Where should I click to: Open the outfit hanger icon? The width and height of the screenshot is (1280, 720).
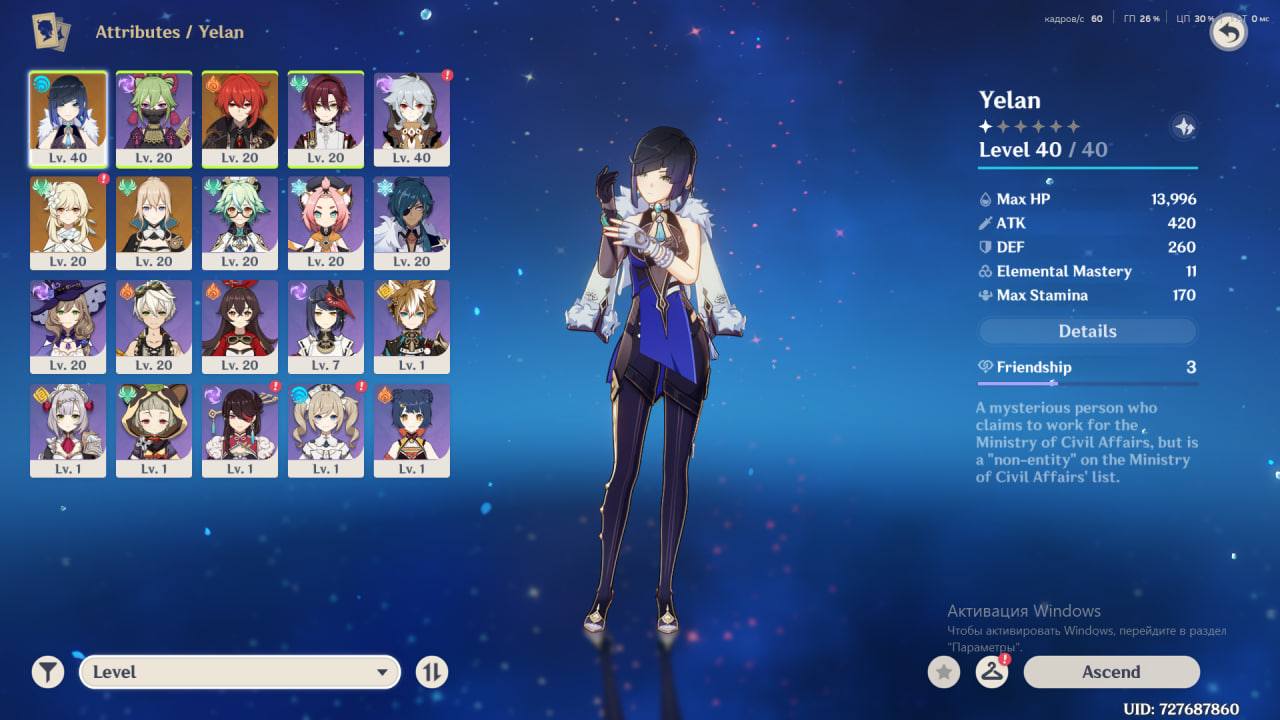[x=991, y=672]
